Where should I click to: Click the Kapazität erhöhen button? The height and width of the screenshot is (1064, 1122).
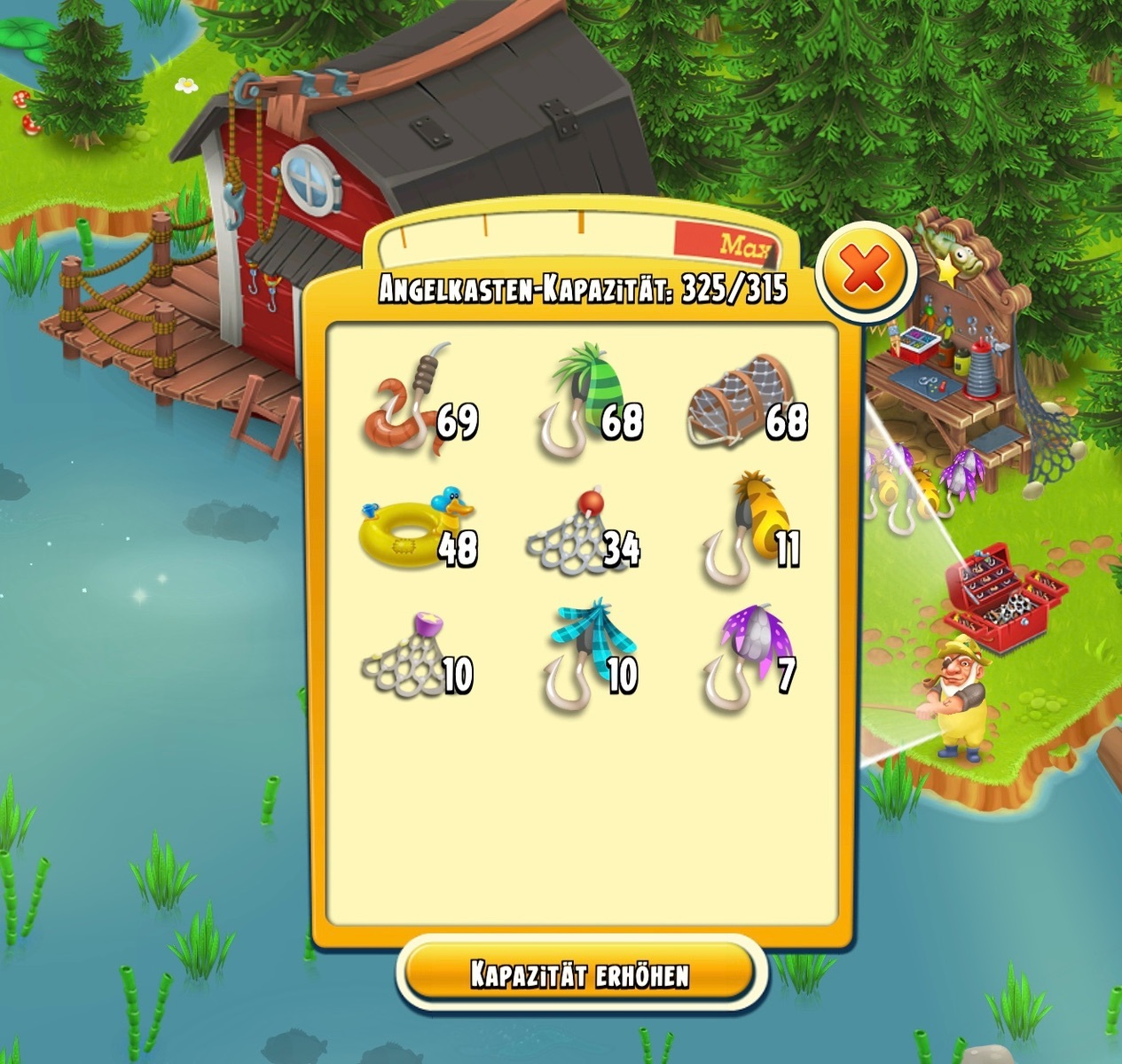[579, 974]
